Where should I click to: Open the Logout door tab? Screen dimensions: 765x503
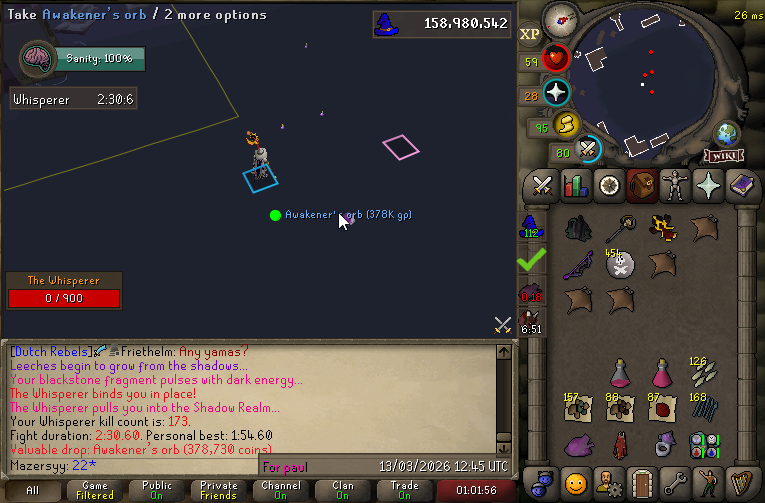(x=642, y=482)
